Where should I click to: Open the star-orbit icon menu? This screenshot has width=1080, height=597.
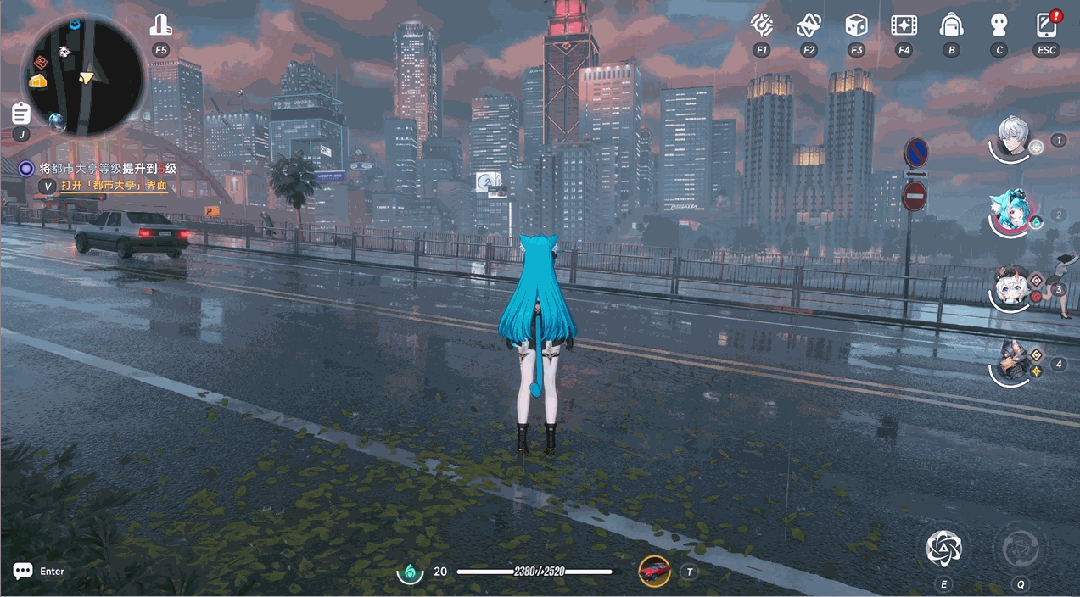(809, 25)
